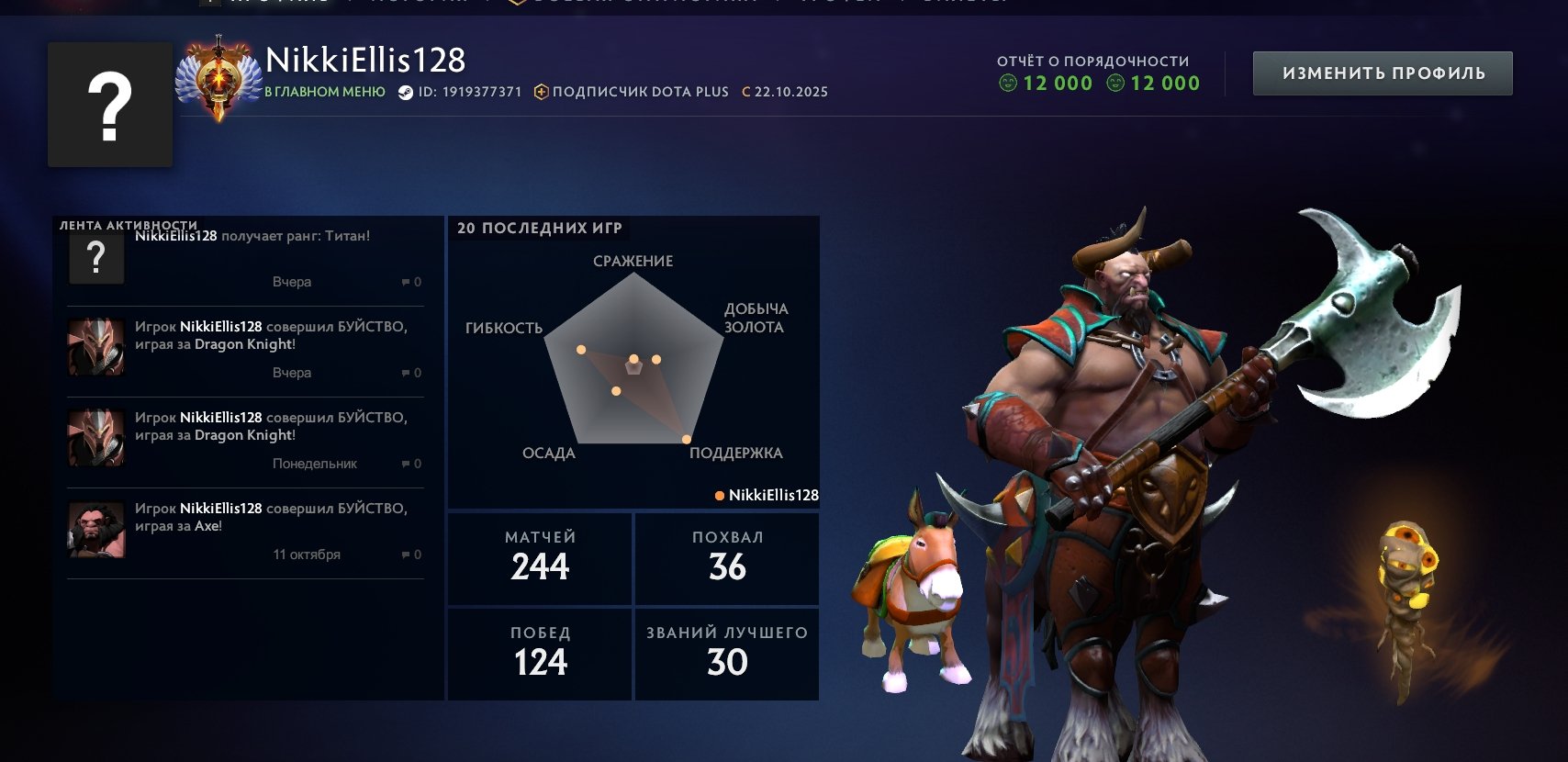Click the comment icon on Axe entry
Screen dimensions: 1568x762
406,555
